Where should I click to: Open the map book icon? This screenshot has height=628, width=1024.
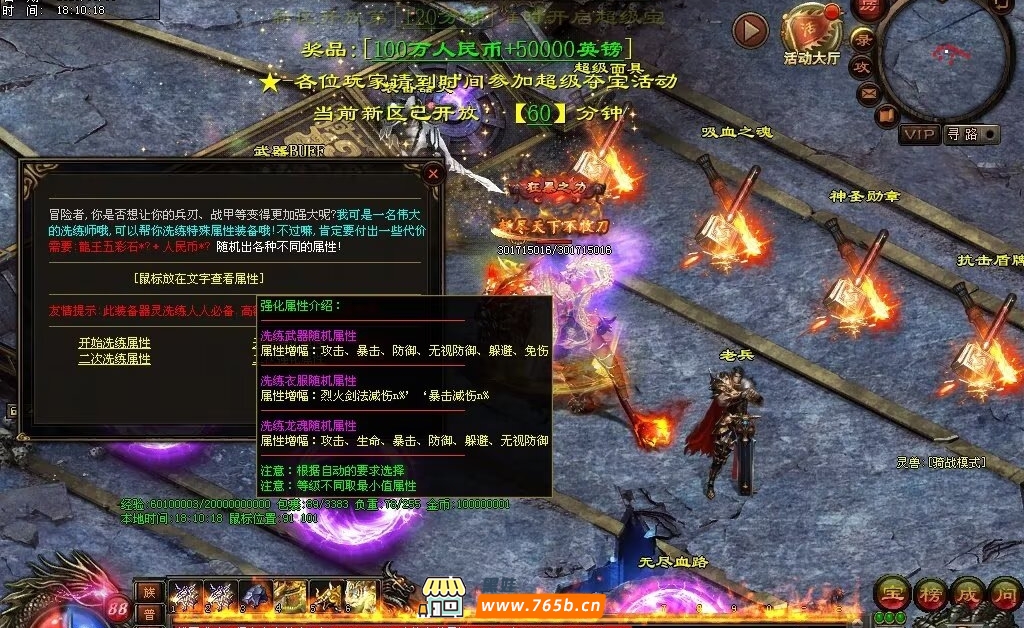tap(887, 115)
